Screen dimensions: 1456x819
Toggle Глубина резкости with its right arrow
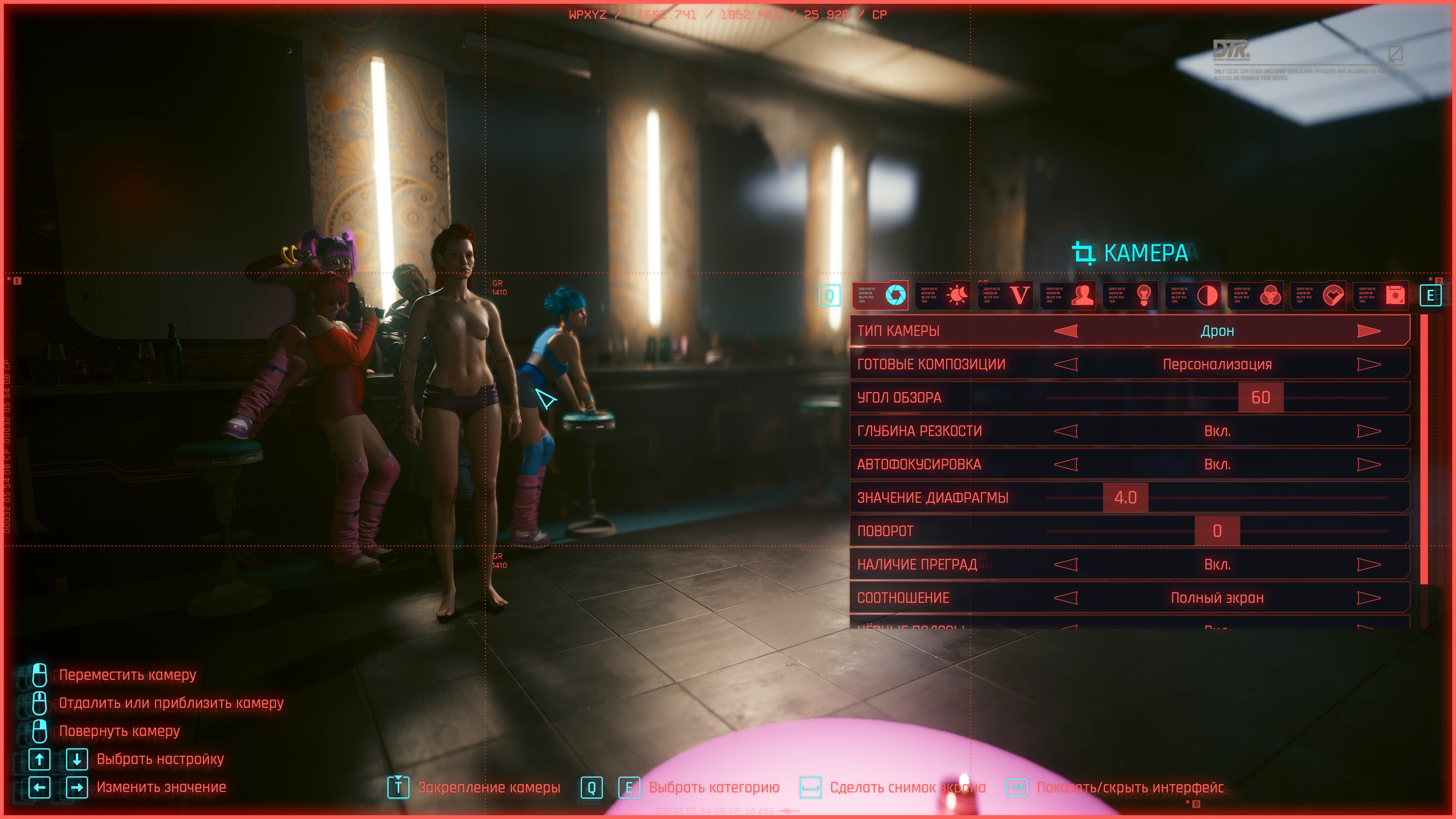pyautogui.click(x=1369, y=431)
